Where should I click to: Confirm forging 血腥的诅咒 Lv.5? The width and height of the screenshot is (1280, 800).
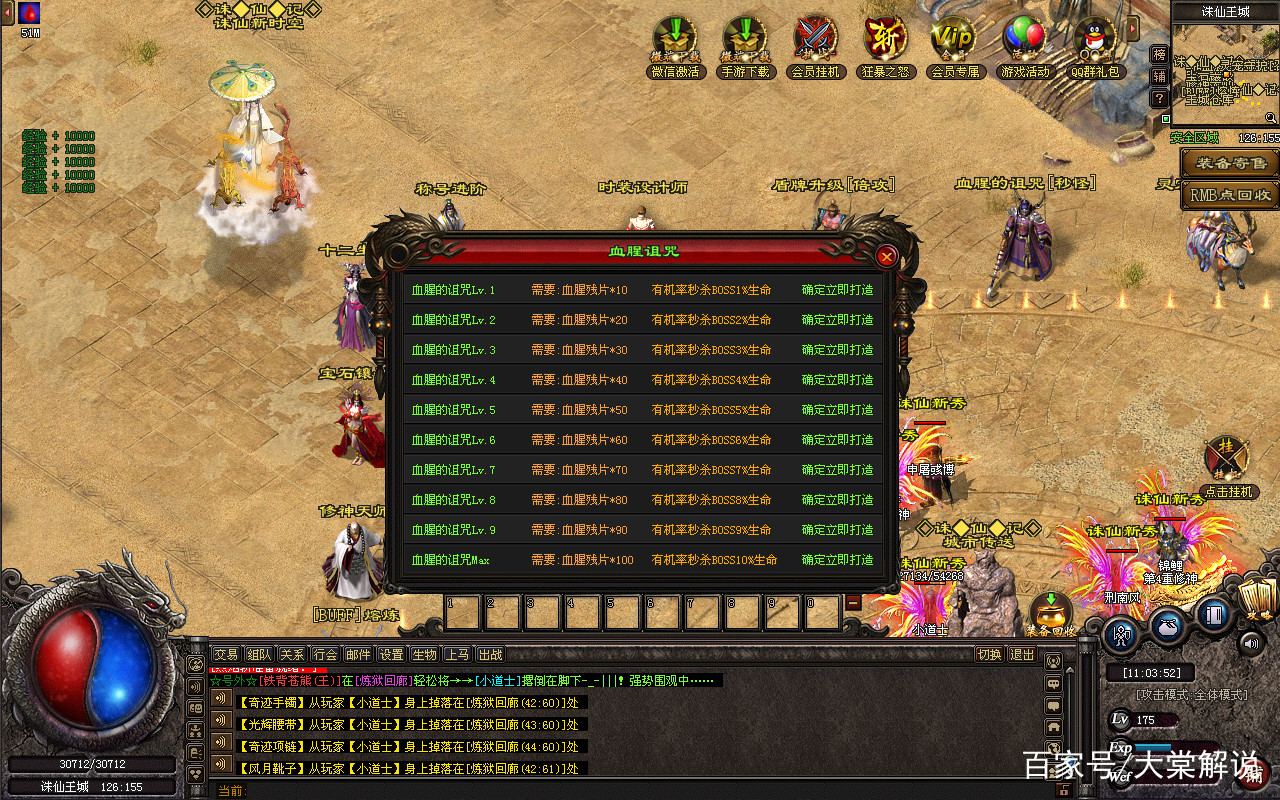[x=837, y=410]
